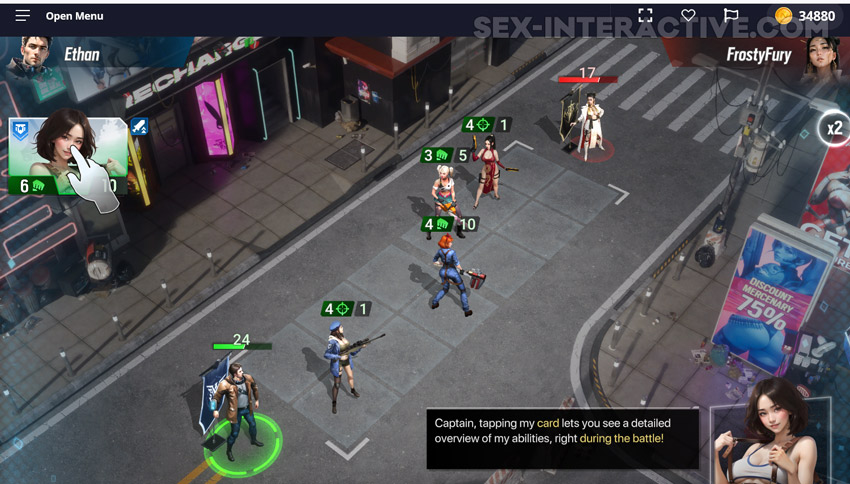Click the tutorial dialogue box to continue
The image size is (850, 484).
click(562, 438)
